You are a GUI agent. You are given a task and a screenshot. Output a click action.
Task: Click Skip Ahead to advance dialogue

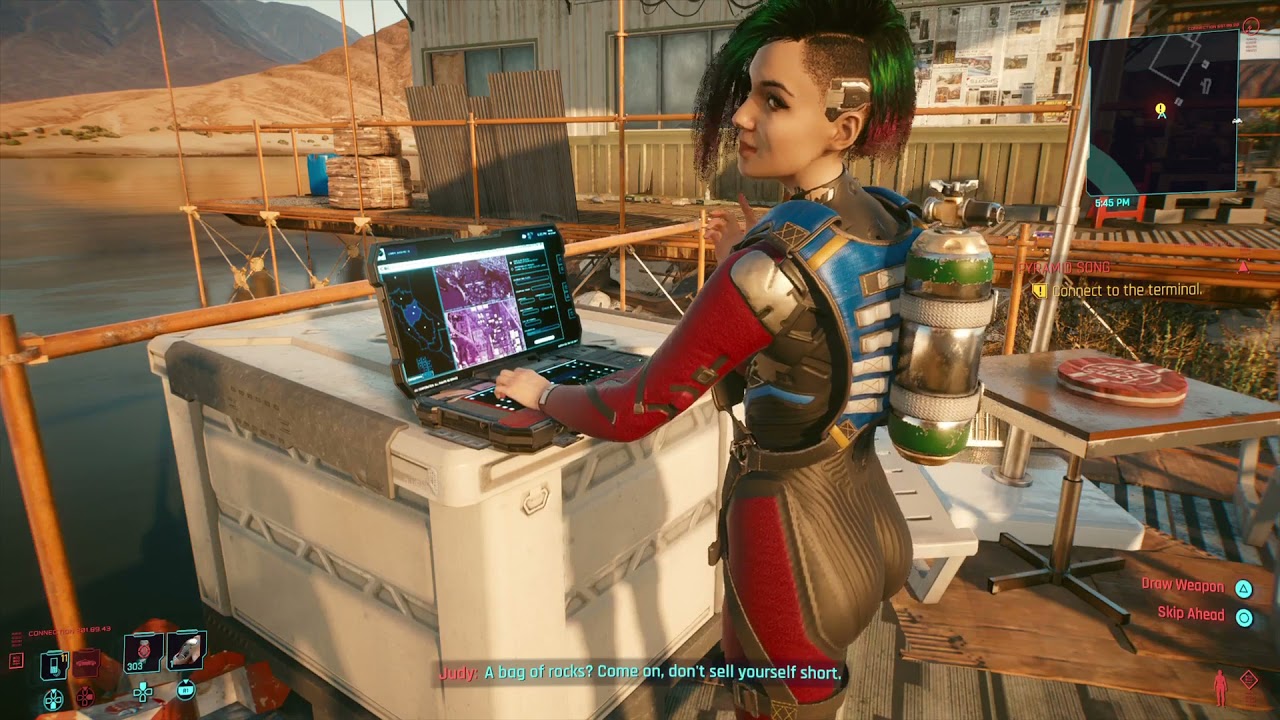click(x=1191, y=613)
